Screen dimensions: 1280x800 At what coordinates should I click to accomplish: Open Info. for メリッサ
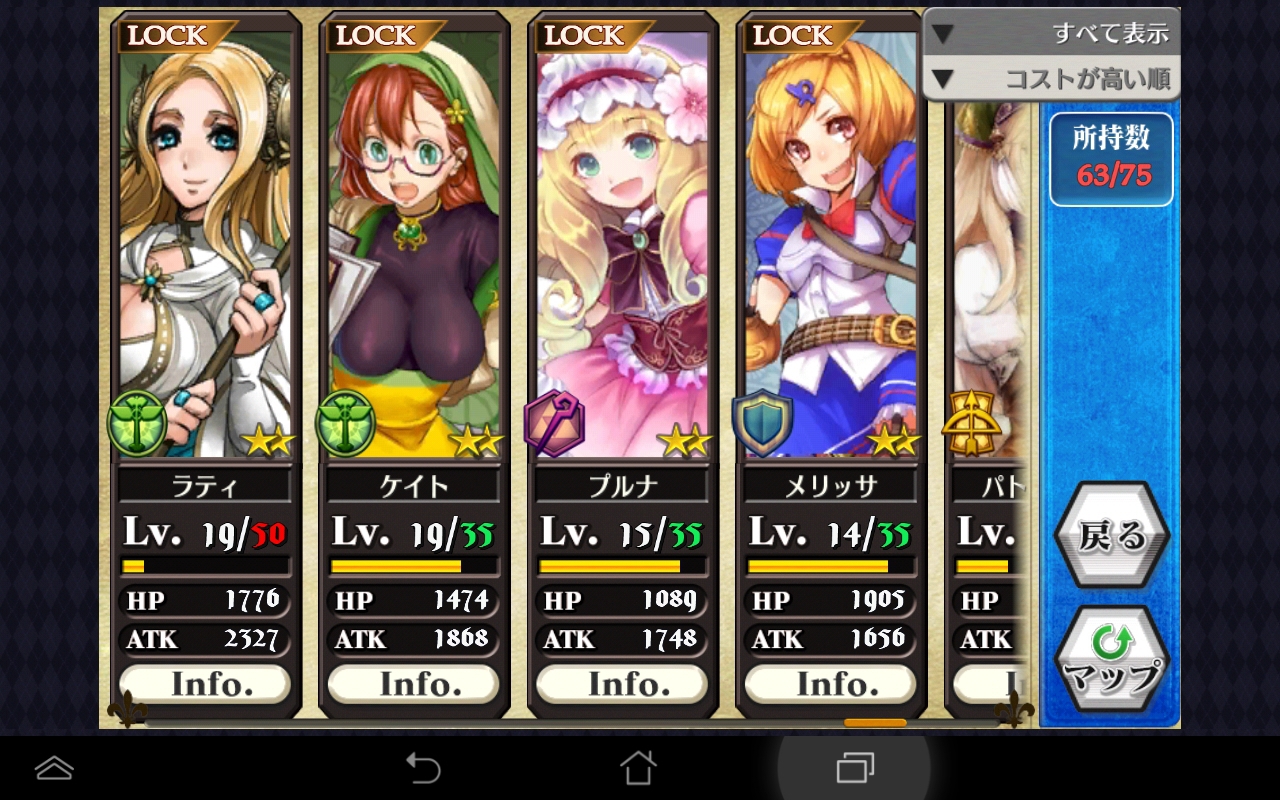tap(830, 684)
